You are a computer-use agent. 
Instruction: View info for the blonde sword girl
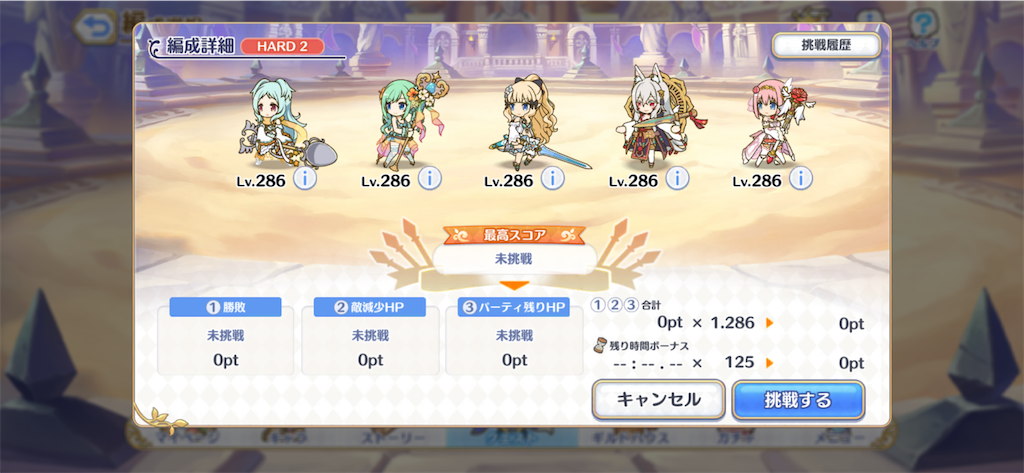tap(553, 179)
